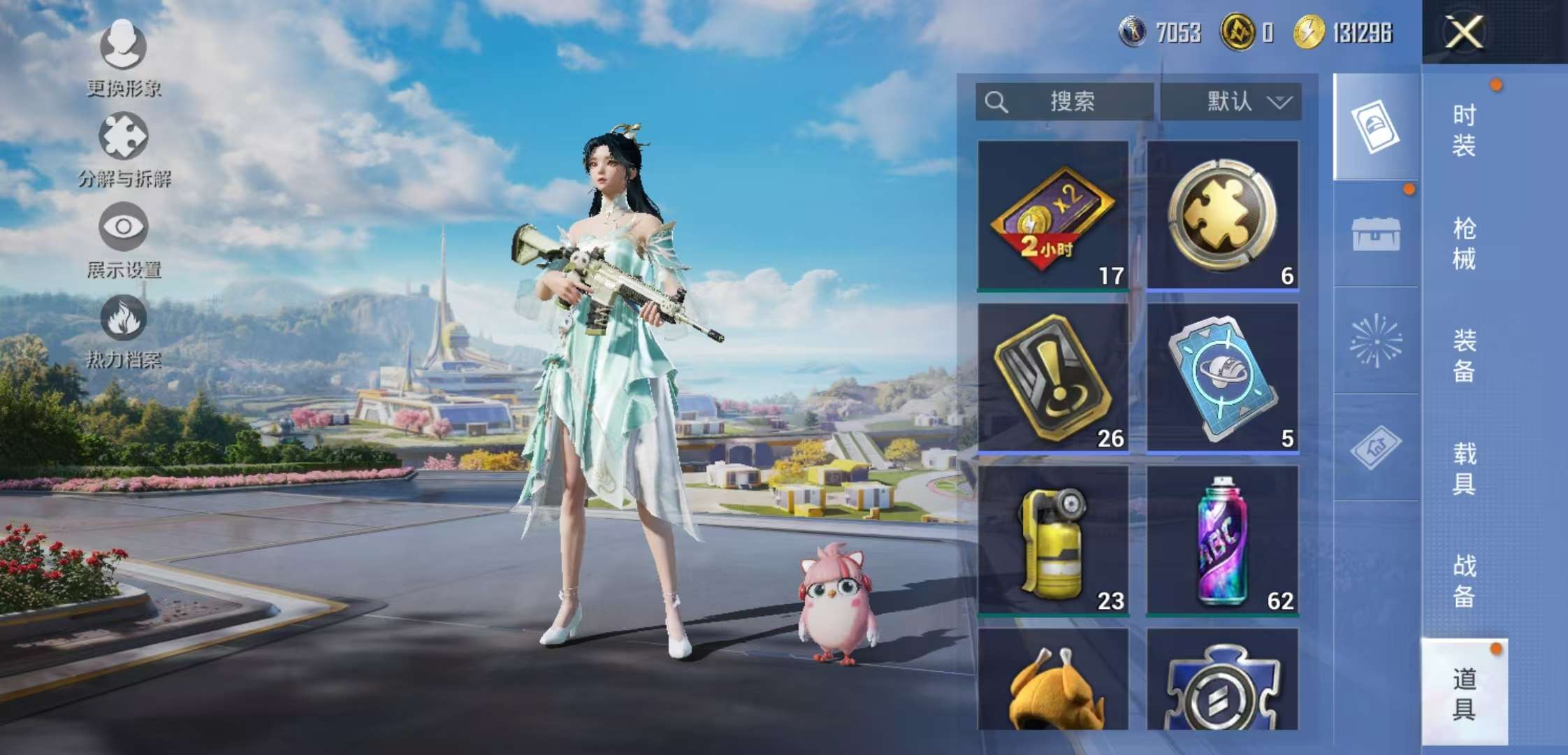
Task: Select the gold puzzle piece coin item
Action: point(1222,215)
